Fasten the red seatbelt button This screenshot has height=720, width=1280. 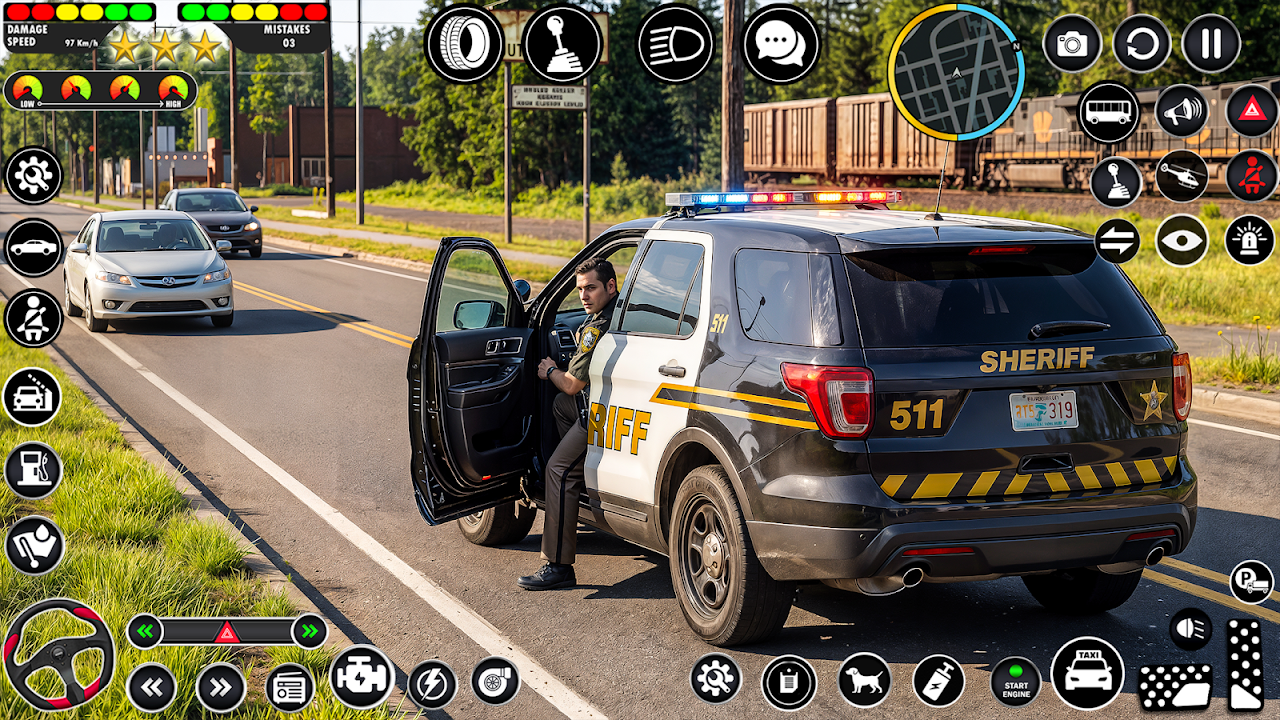1252,176
